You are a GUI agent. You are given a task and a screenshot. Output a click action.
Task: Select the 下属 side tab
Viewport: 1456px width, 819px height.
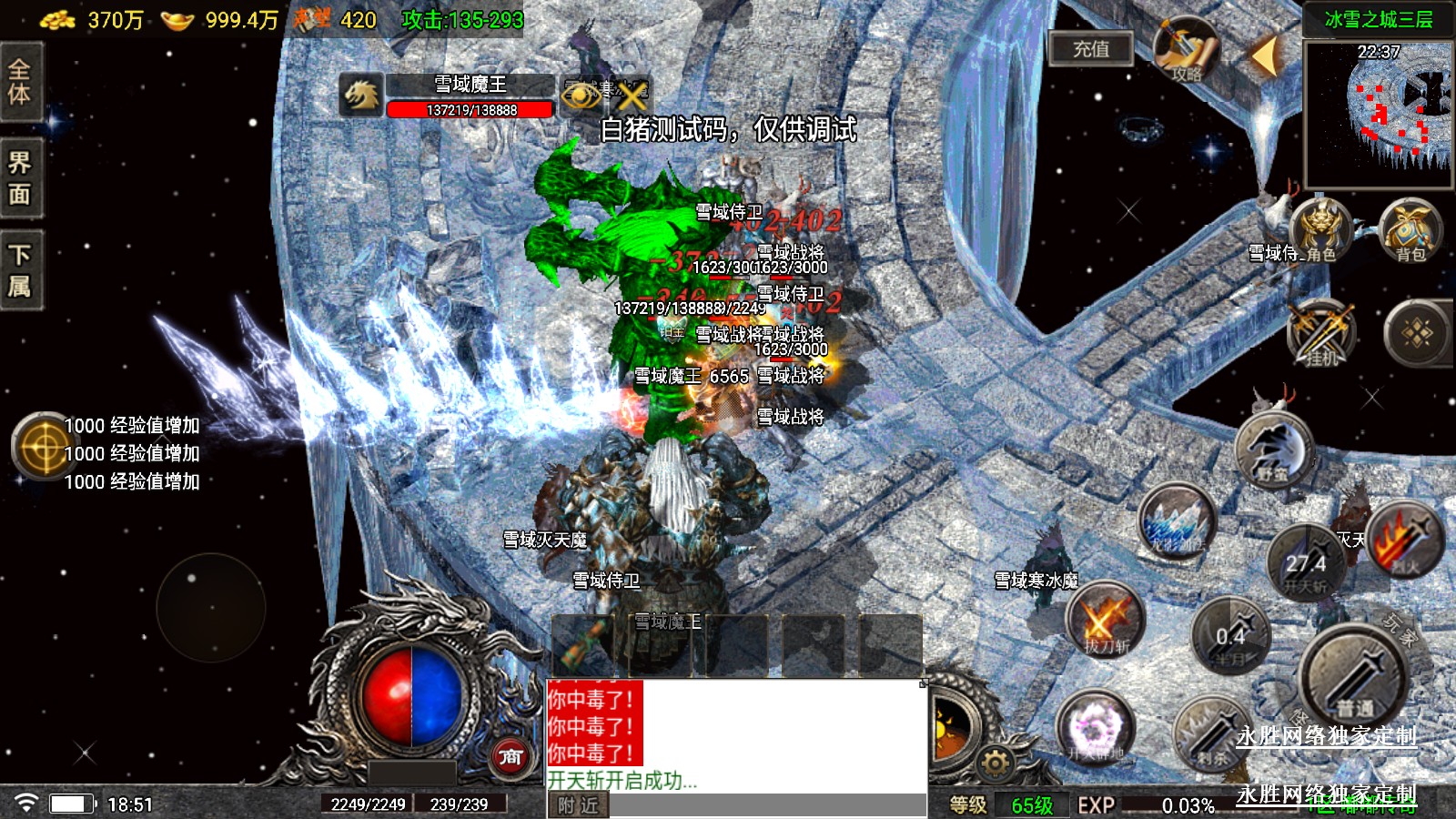20,270
